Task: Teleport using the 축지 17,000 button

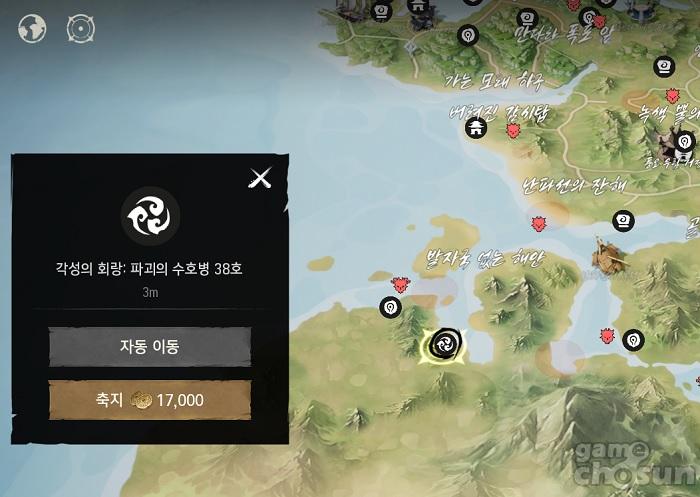Action: point(150,400)
